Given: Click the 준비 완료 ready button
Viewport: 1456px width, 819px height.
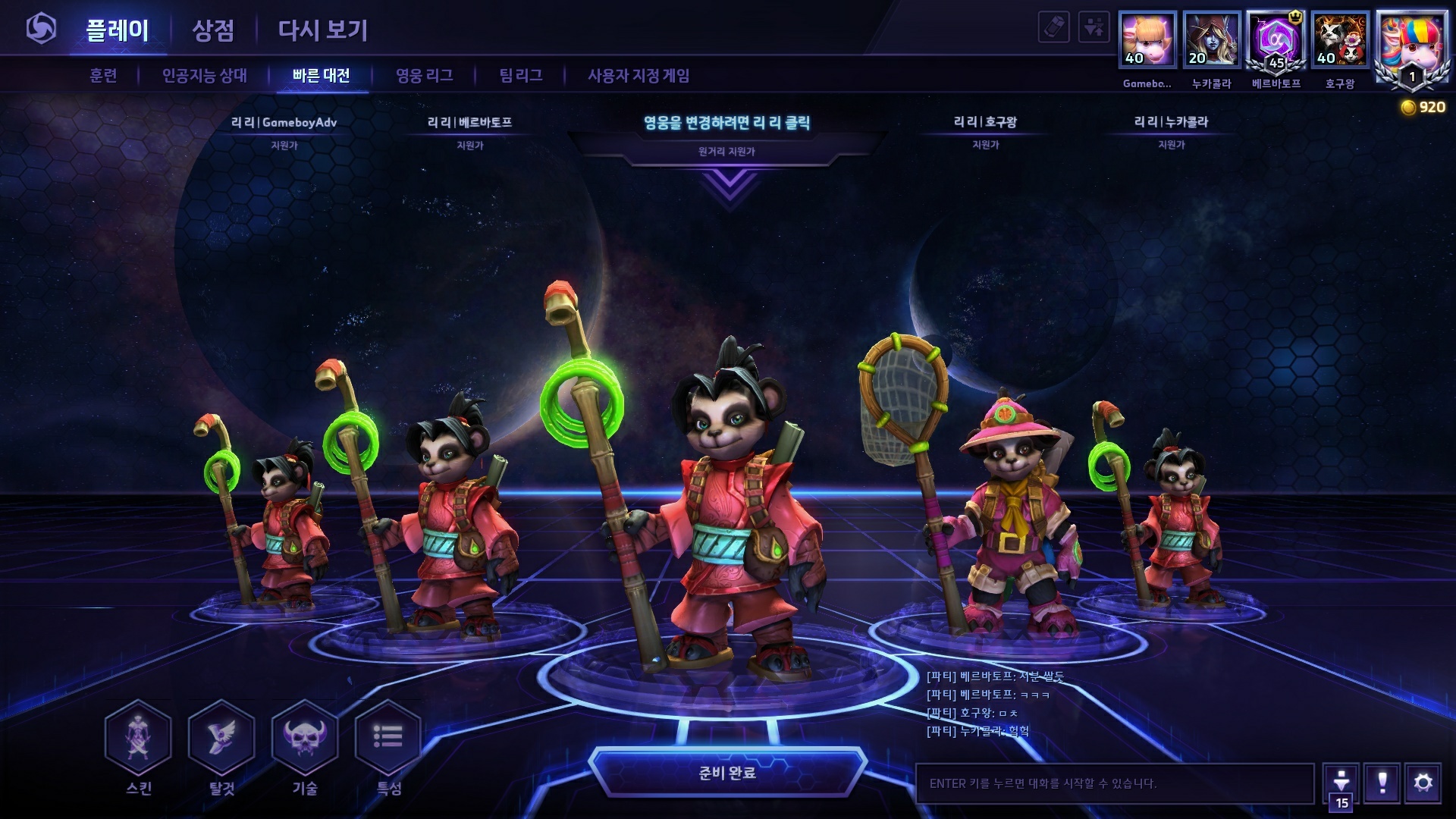Looking at the screenshot, I should 727,773.
